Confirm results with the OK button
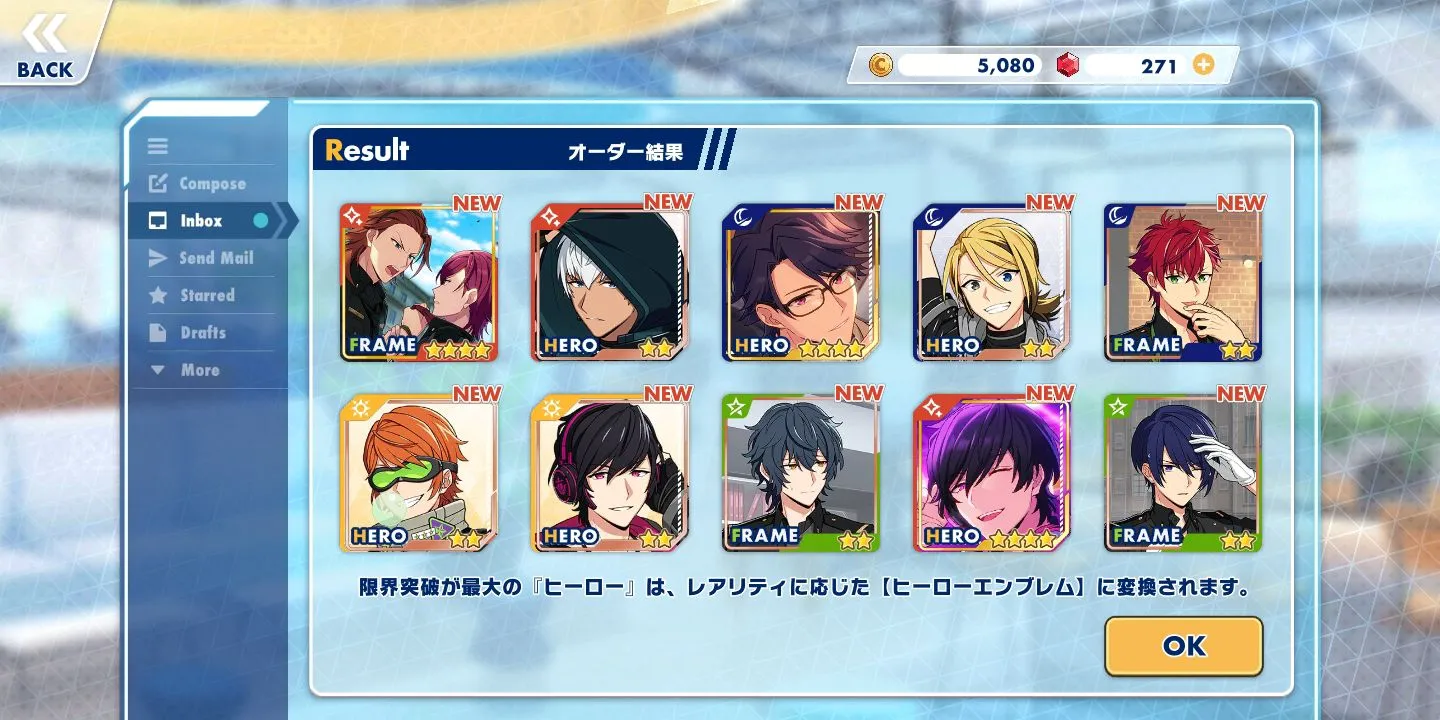 [x=1183, y=646]
